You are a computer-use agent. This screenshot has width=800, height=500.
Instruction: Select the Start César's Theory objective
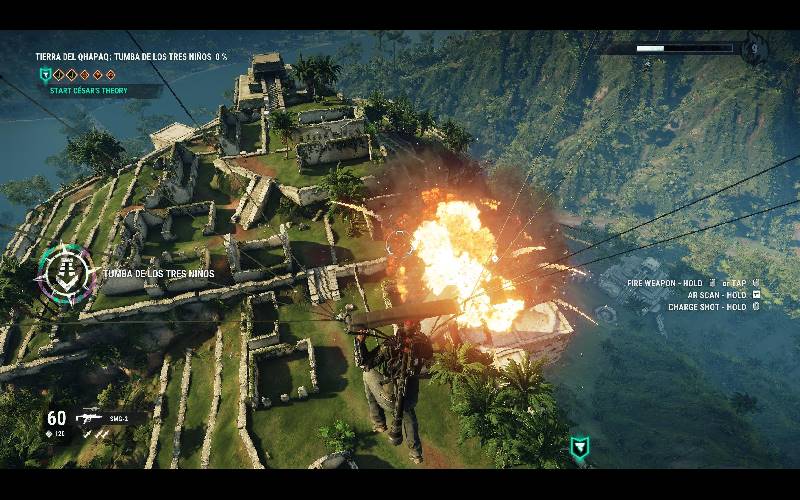[95, 90]
